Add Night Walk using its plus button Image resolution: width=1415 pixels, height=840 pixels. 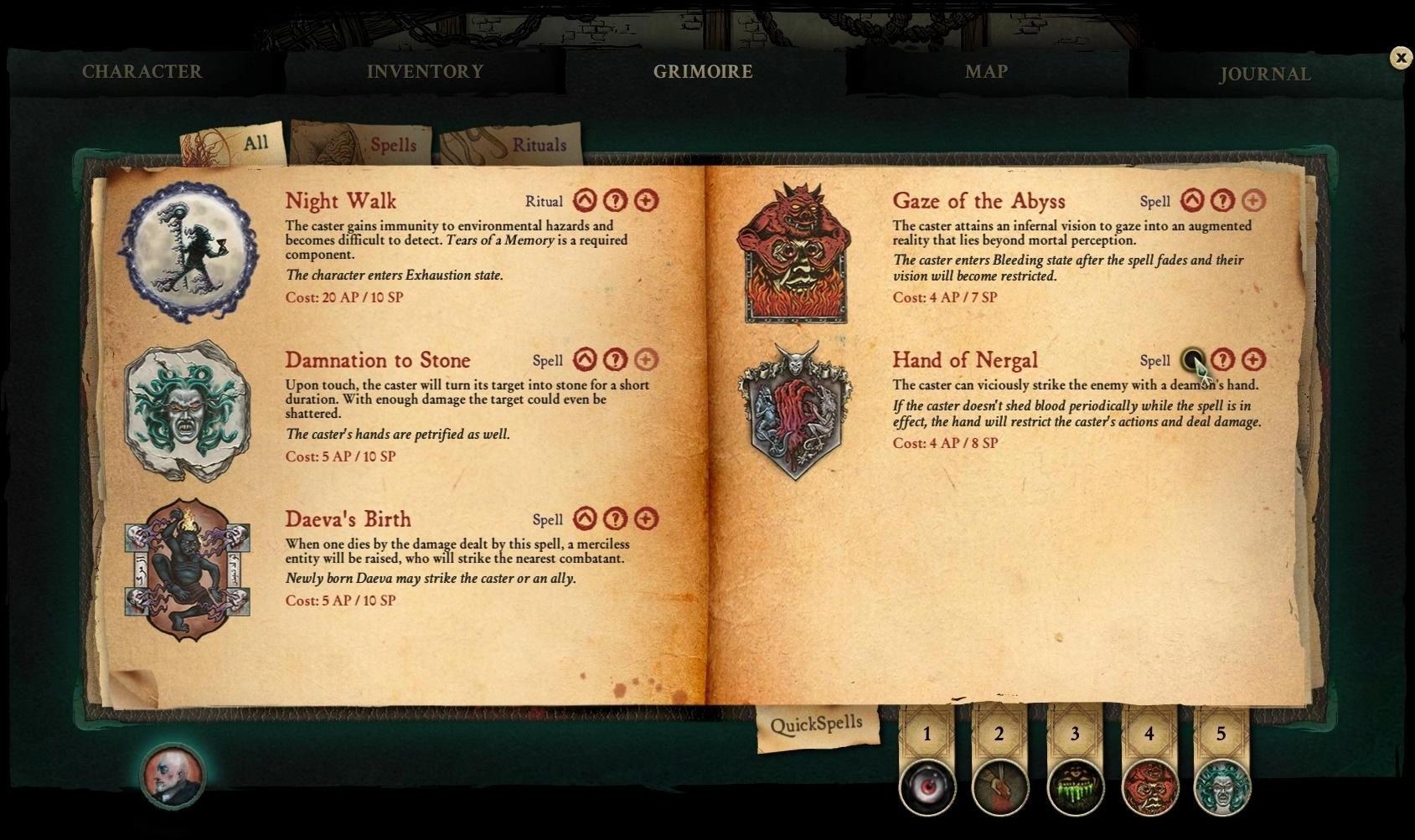point(646,201)
